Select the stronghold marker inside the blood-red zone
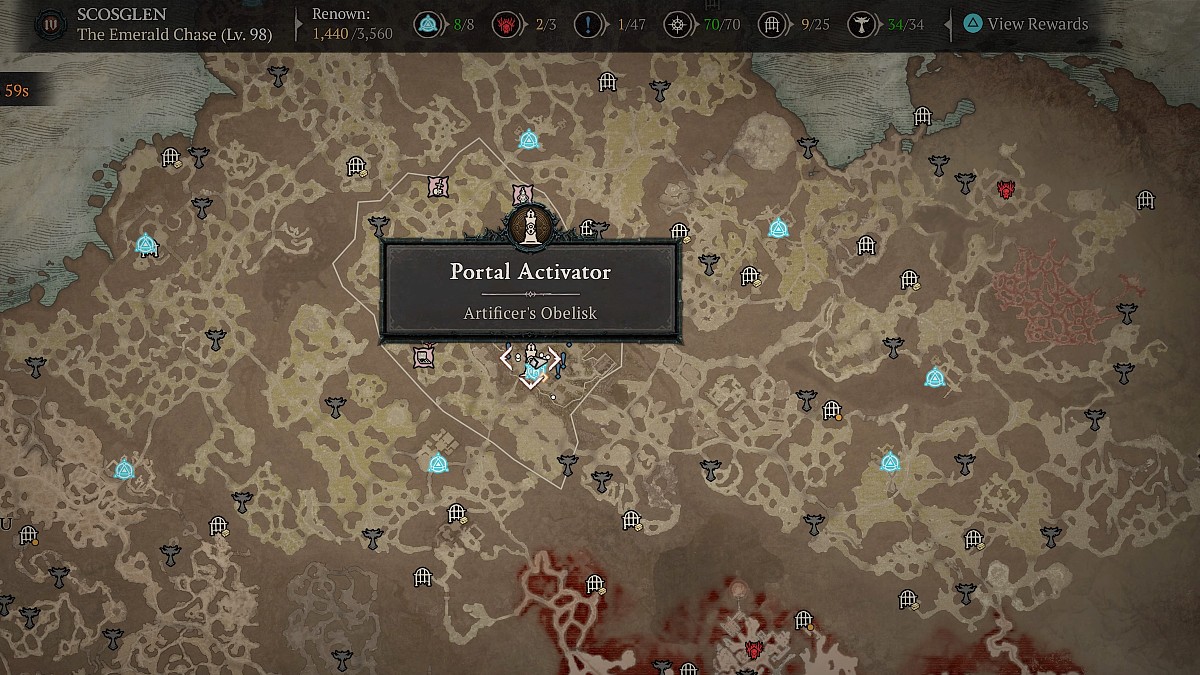Screen dimensions: 1200x675 (x=755, y=650)
